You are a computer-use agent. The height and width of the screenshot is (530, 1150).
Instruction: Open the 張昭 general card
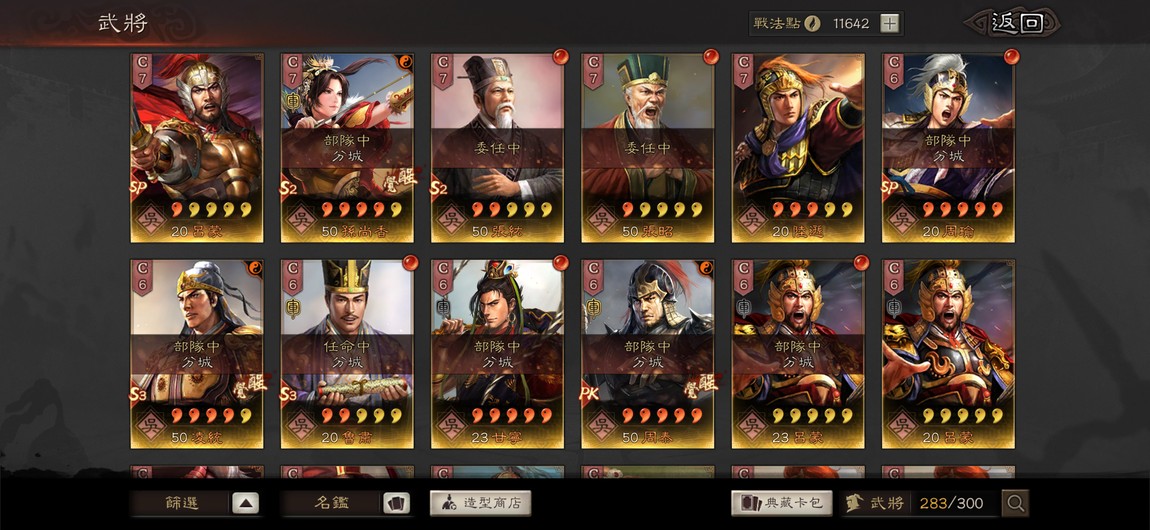tap(647, 147)
